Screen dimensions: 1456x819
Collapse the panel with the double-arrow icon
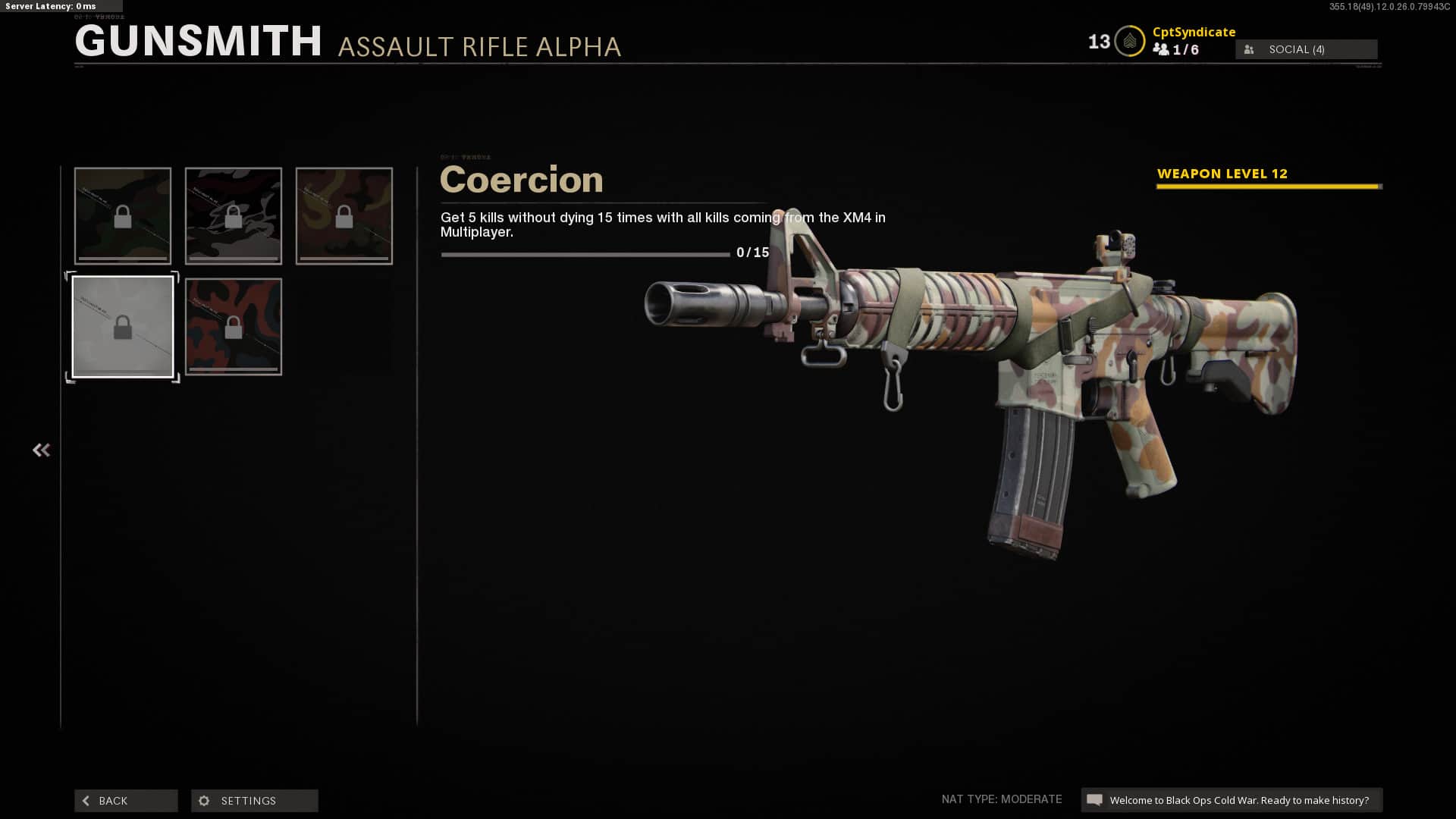pyautogui.click(x=41, y=450)
